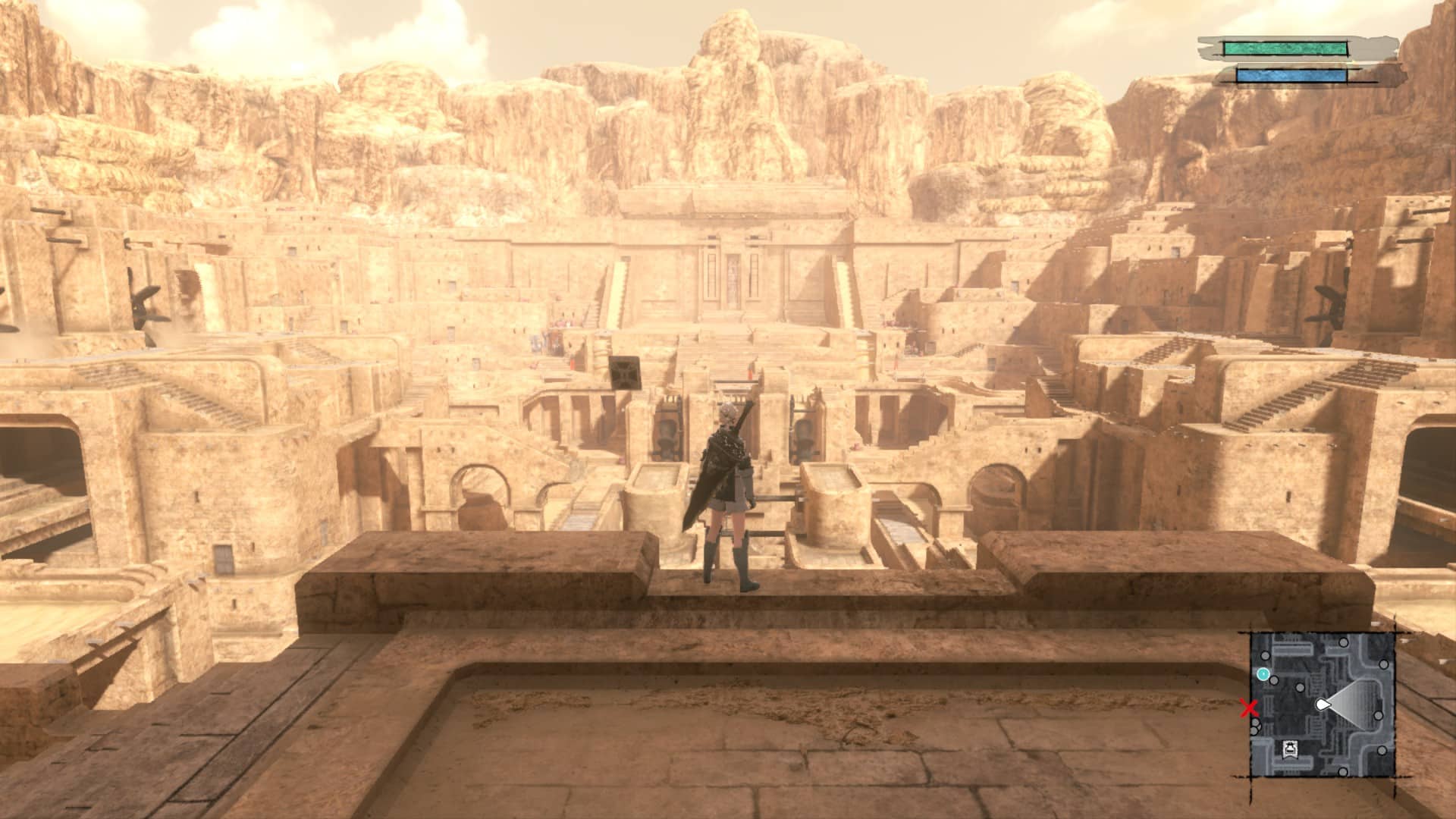The height and width of the screenshot is (819, 1456).
Task: Click the white player arrow on the minimap
Action: [1323, 705]
